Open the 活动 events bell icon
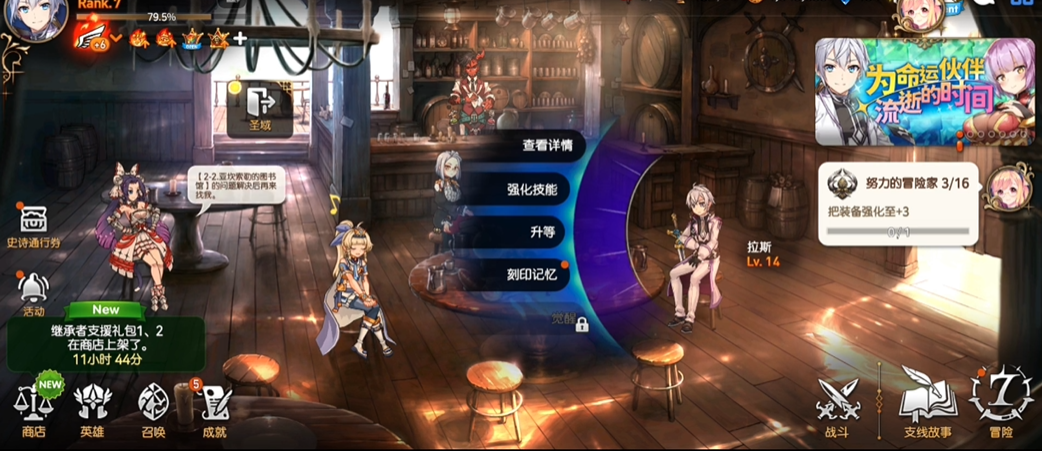The width and height of the screenshot is (1042, 451). click(x=34, y=293)
